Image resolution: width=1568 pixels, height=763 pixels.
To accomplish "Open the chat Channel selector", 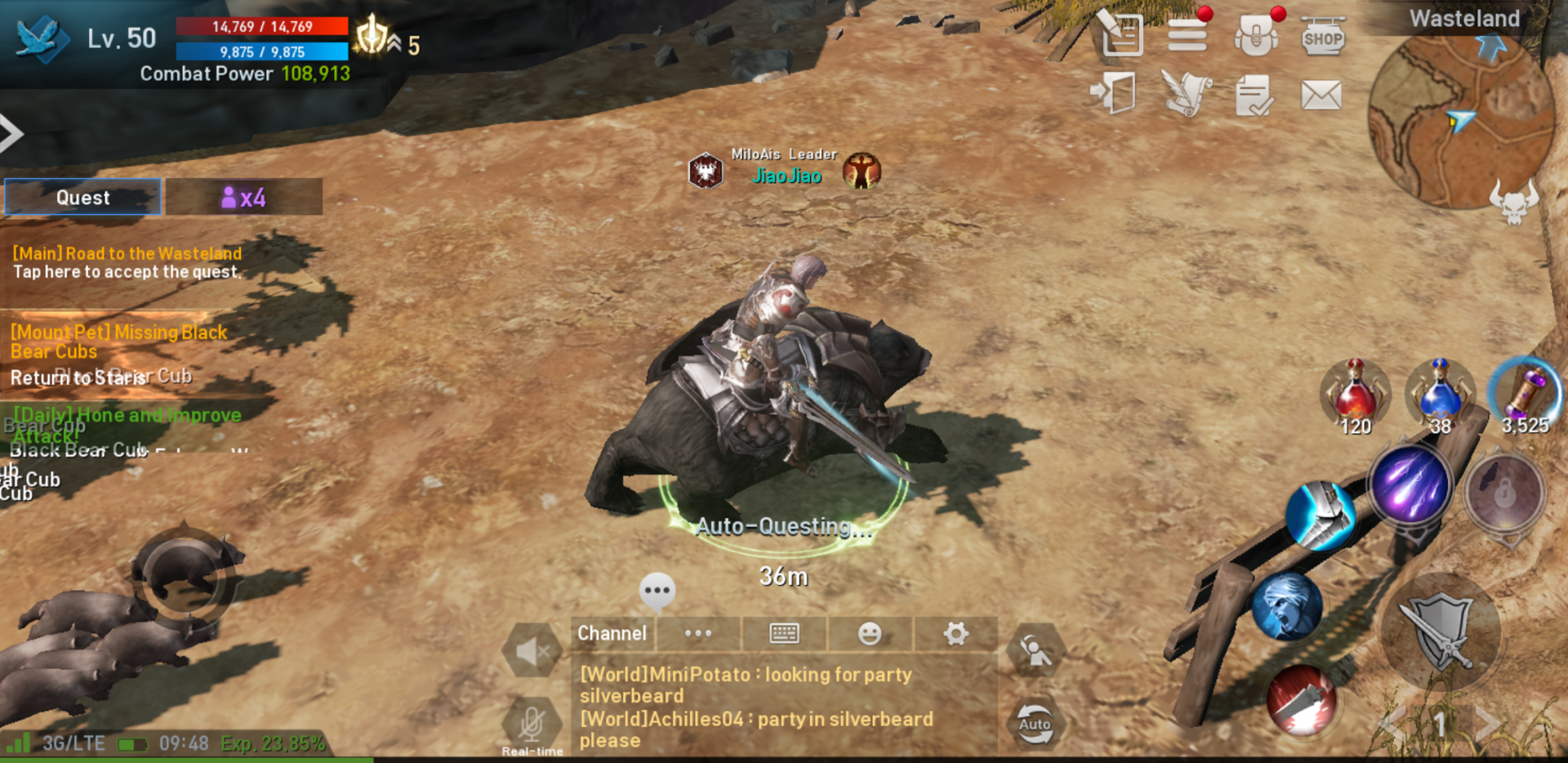I will point(612,633).
